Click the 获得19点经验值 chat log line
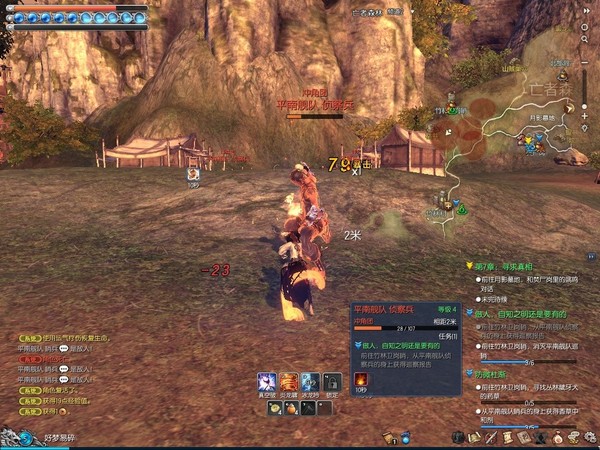This screenshot has width=600, height=450. [x=62, y=410]
